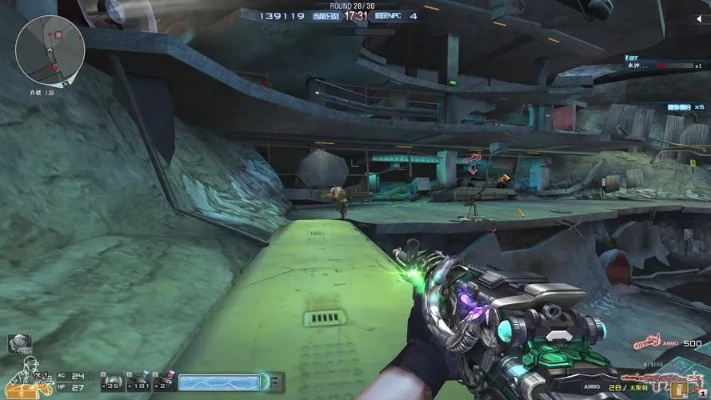711x400 pixels.
Task: Select the item slot showing x35
Action: 113,381
